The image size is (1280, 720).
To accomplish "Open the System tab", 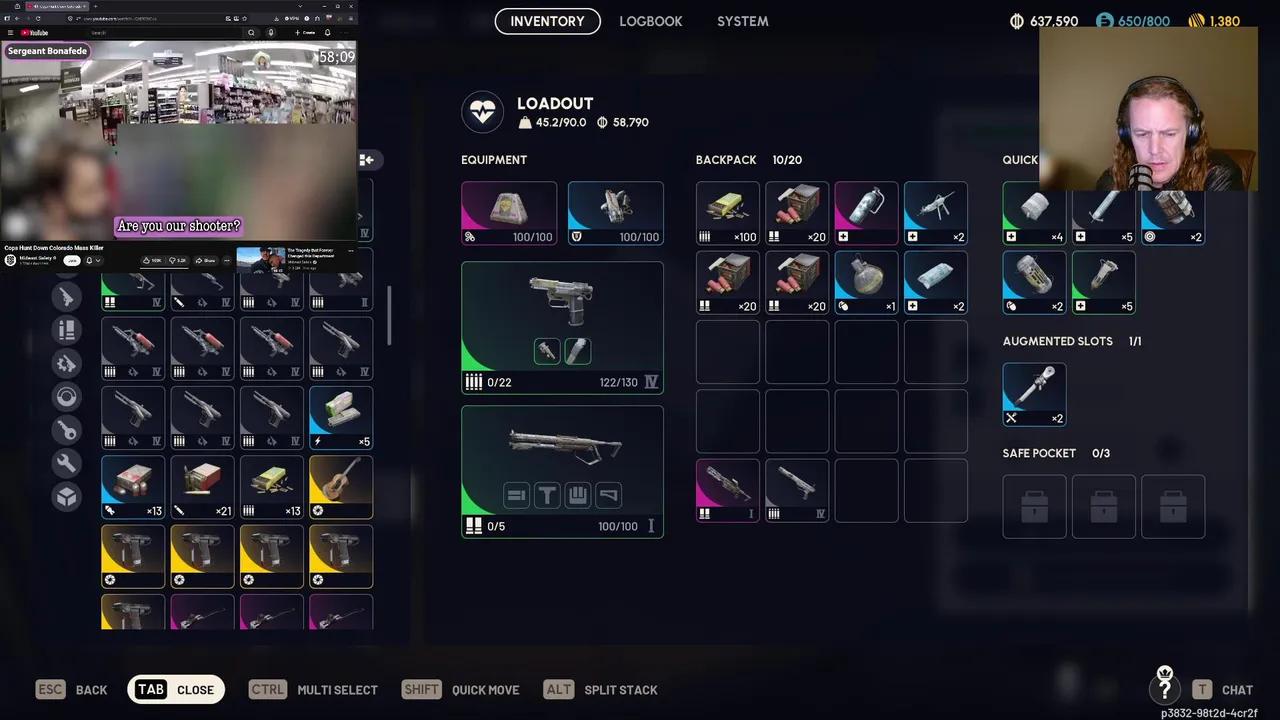I will 742,21.
